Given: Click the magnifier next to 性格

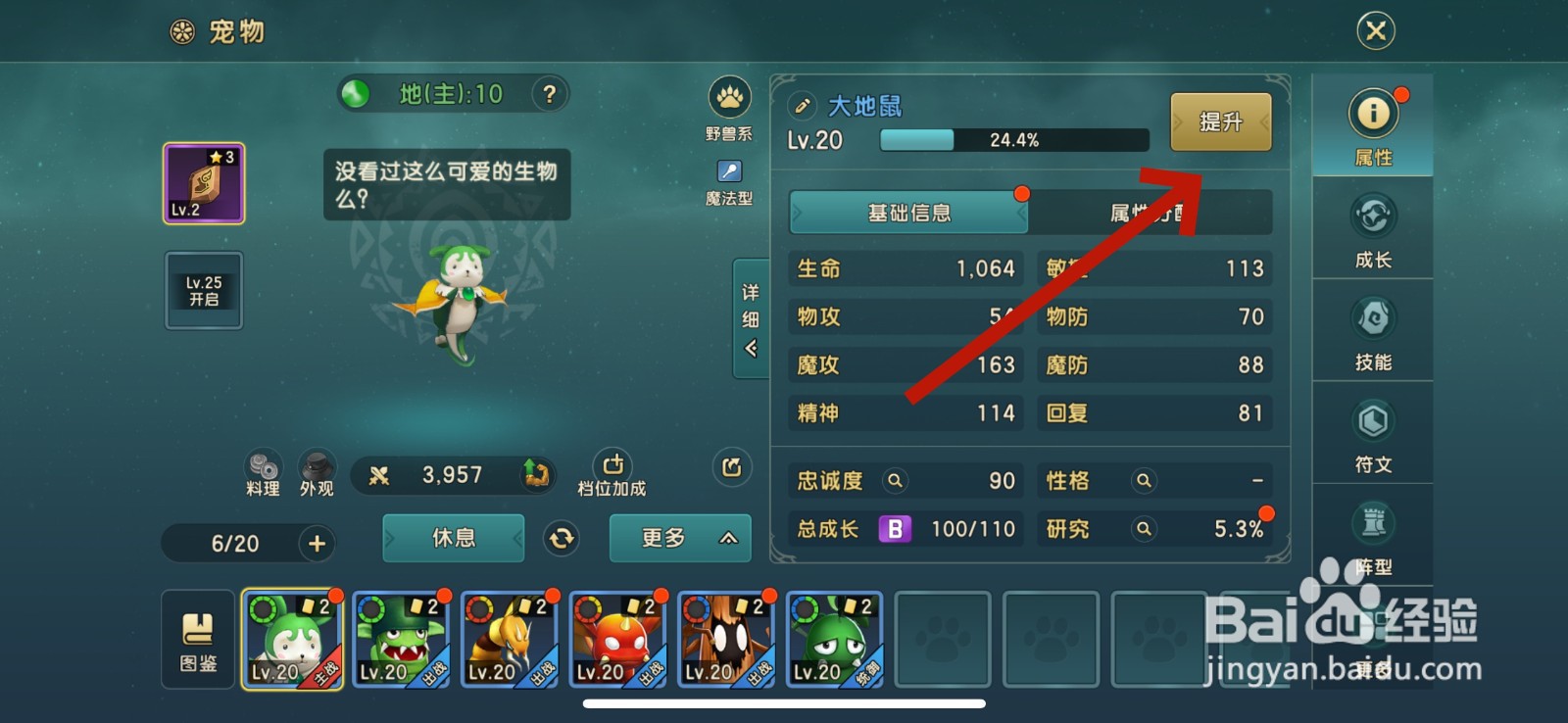Looking at the screenshot, I should pyautogui.click(x=1145, y=481).
